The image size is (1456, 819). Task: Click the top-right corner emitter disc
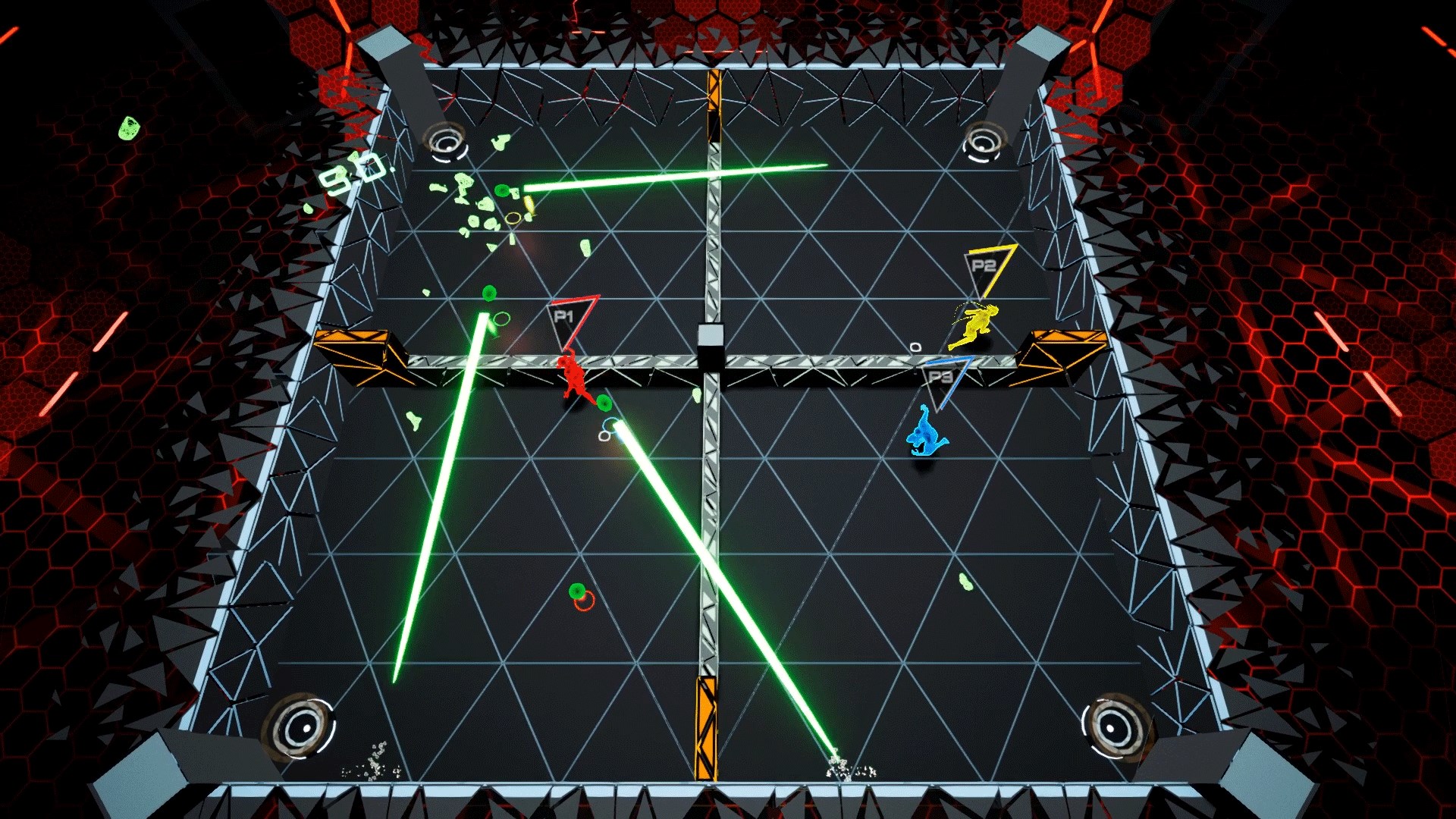(986, 141)
